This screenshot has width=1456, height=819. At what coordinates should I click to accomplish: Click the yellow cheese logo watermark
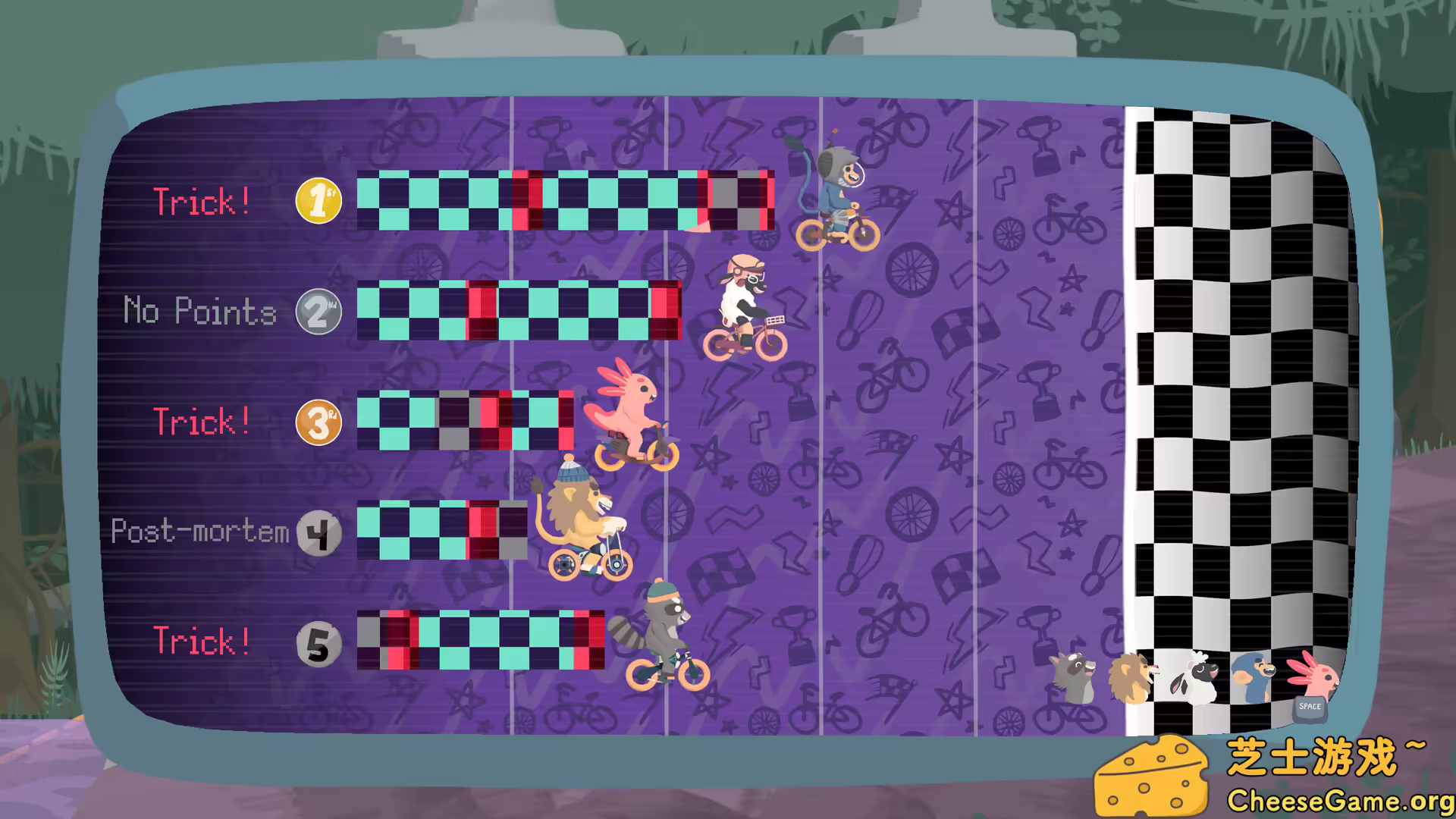(1153, 777)
